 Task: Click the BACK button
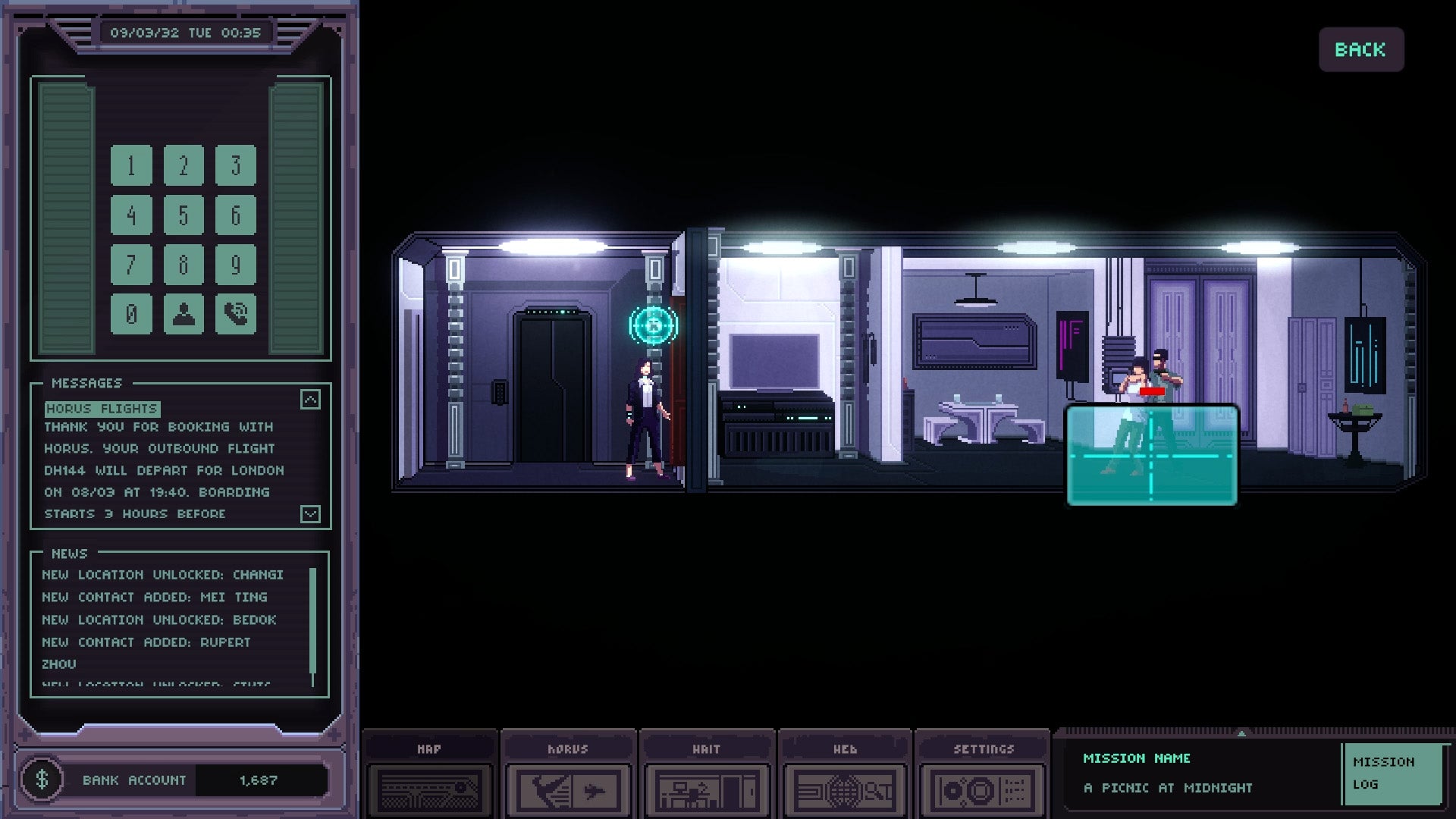coord(1360,50)
